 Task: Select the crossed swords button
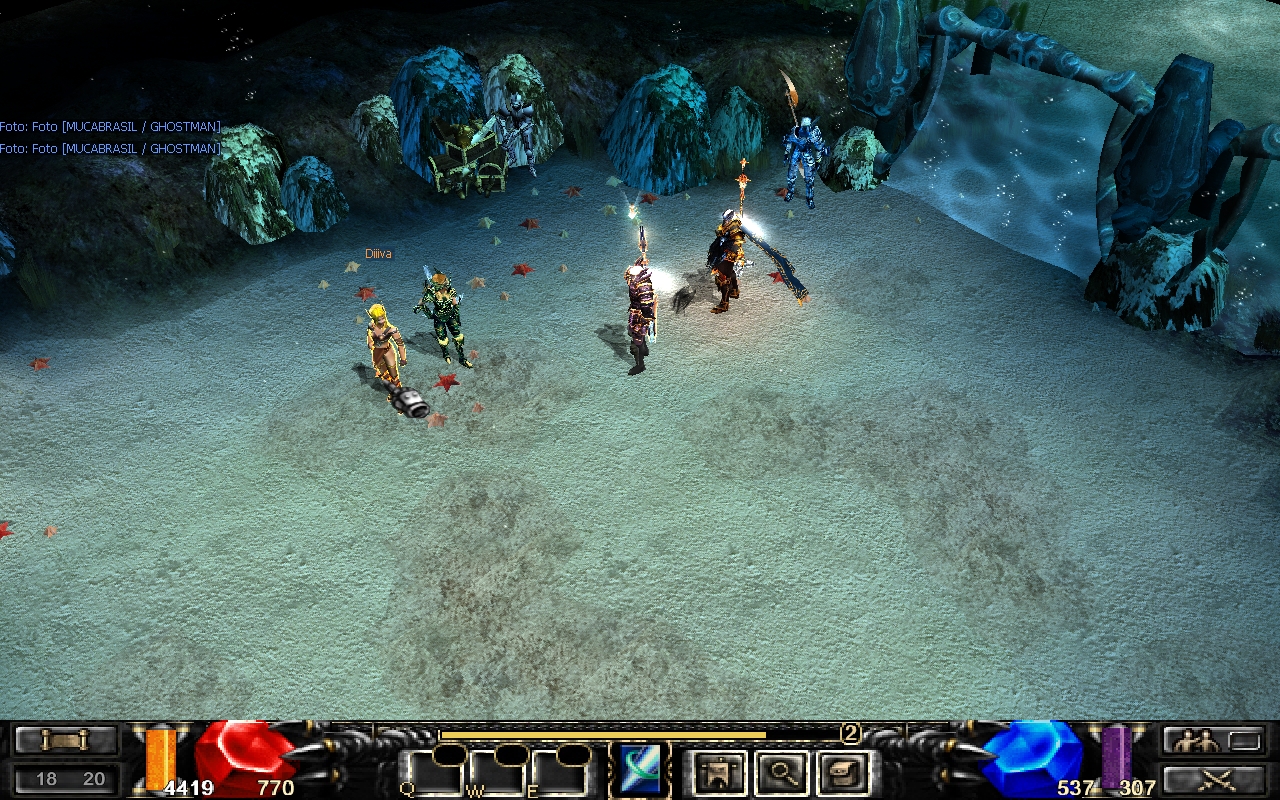tap(1213, 779)
